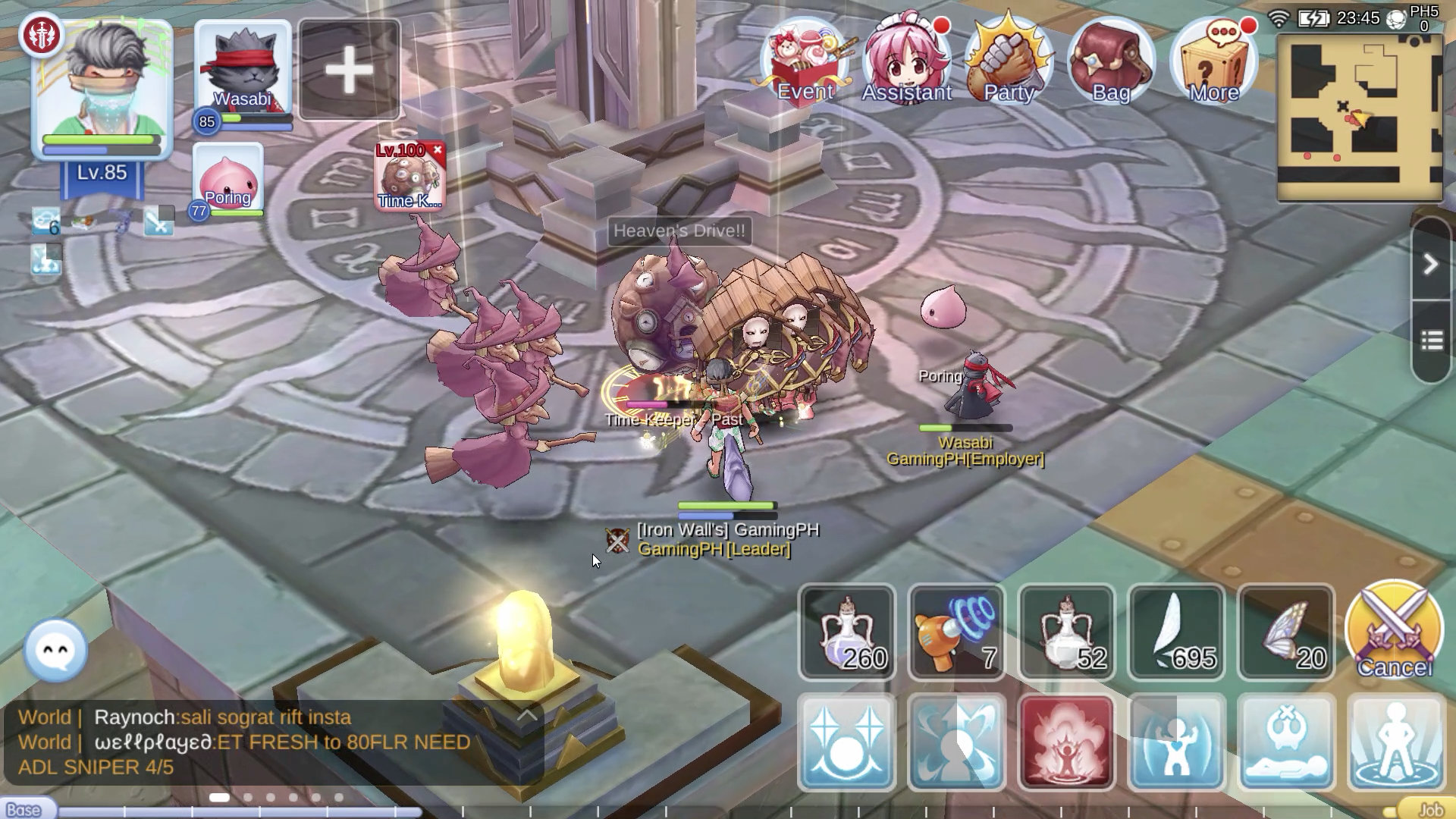Open the More menu
1456x819 pixels.
(1213, 62)
